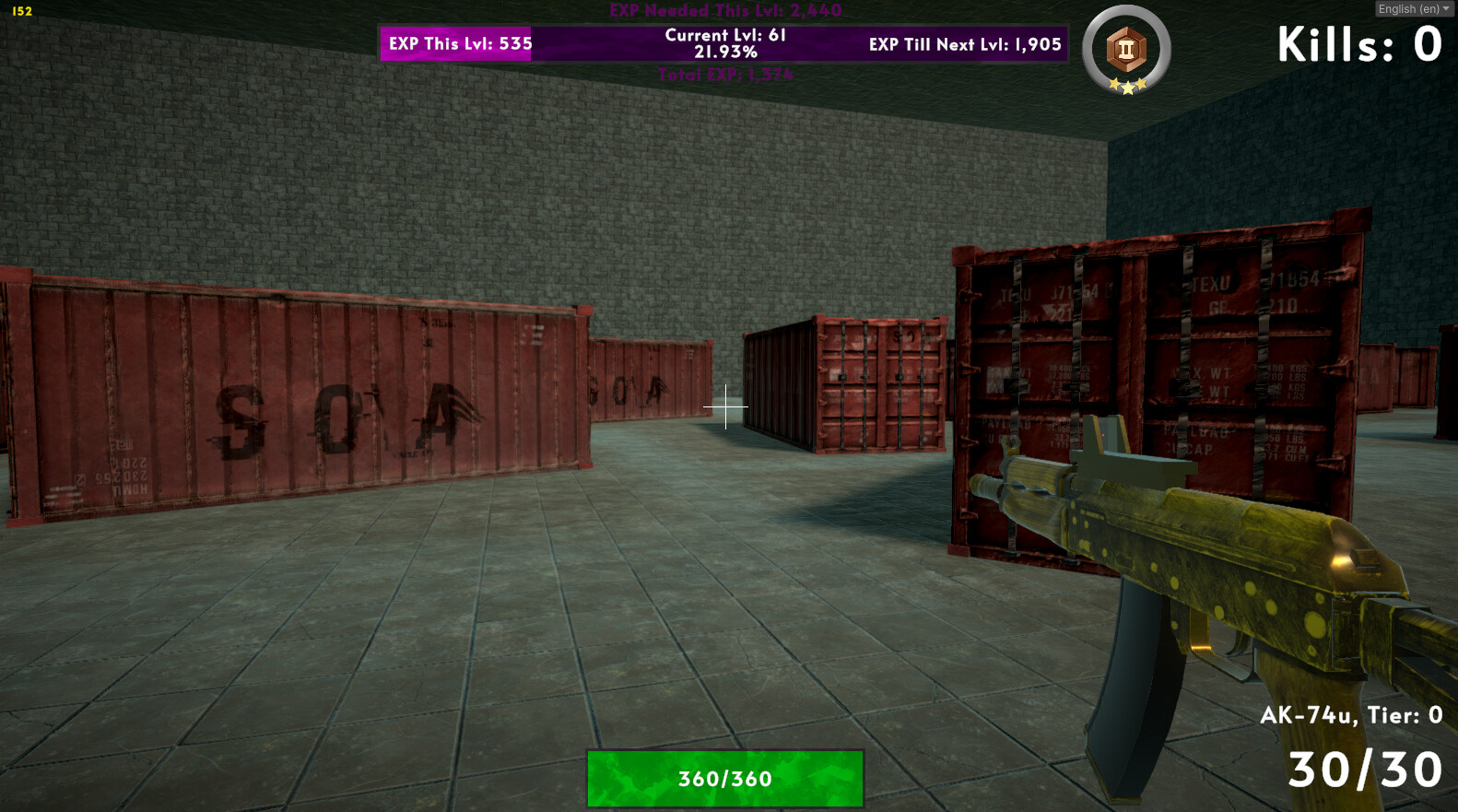The width and height of the screenshot is (1458, 812).
Task: Toggle the Total EXP: 1,374 readout
Action: click(x=725, y=76)
